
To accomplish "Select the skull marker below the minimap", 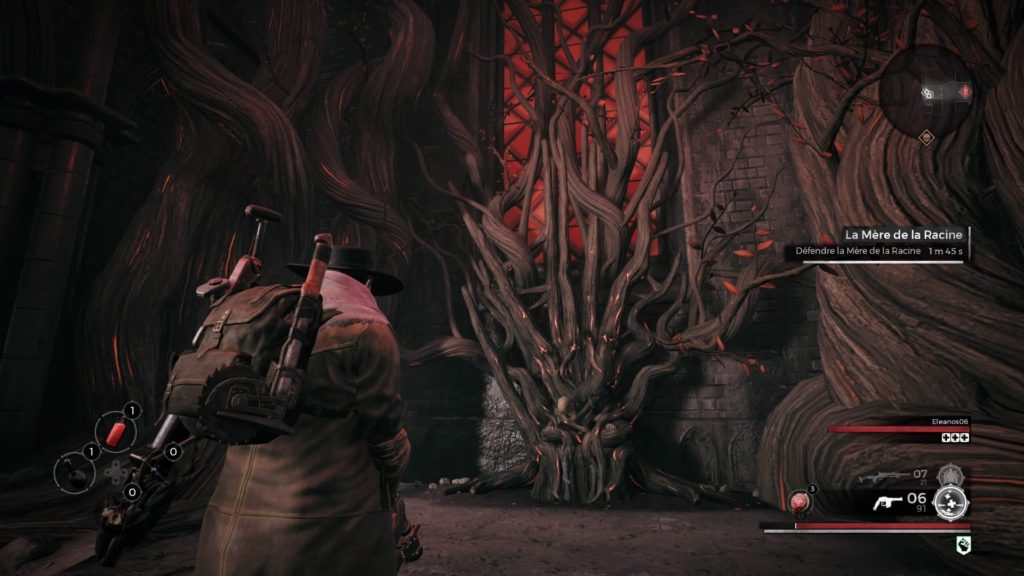I will tap(927, 140).
